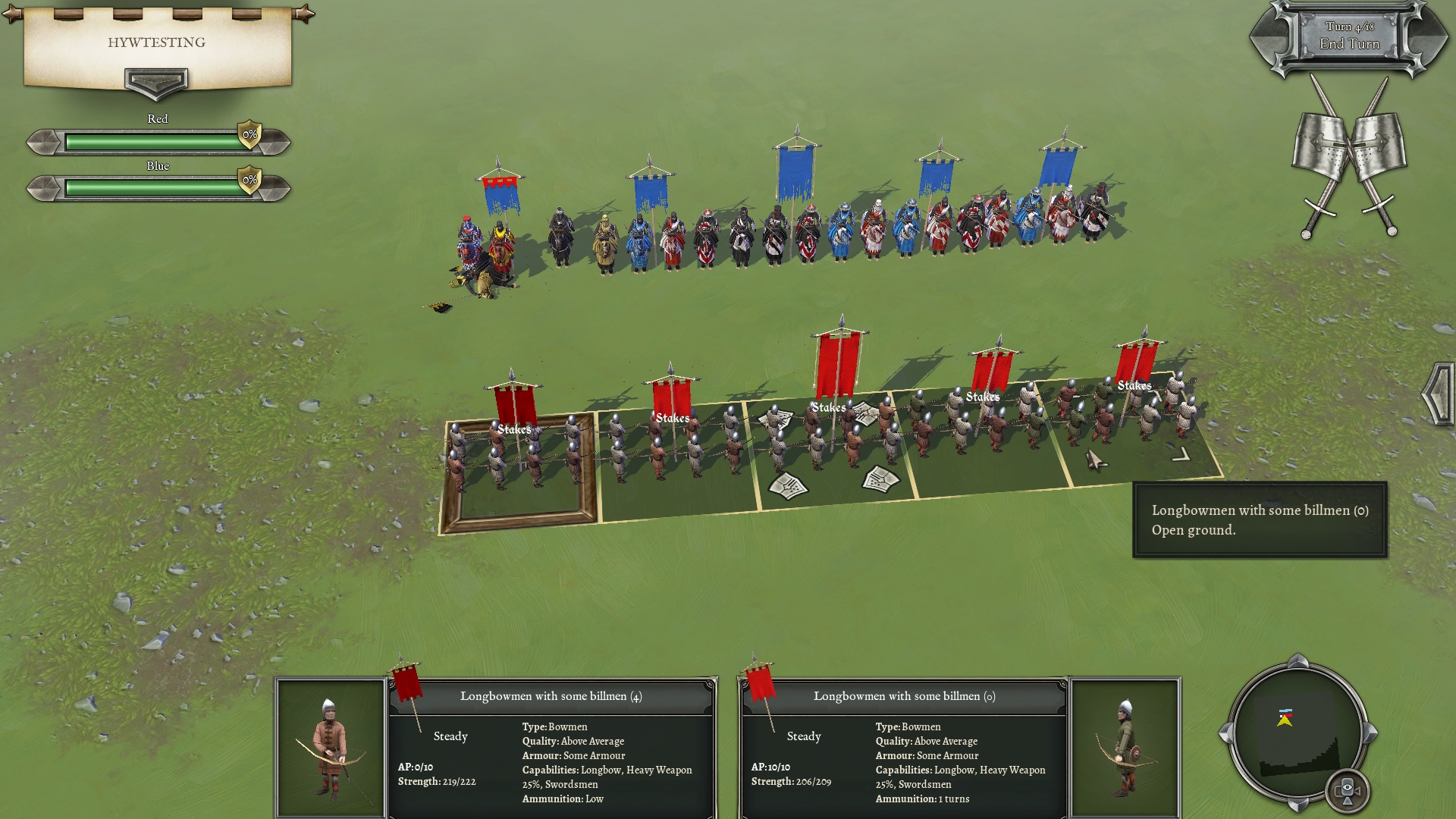The width and height of the screenshot is (1456, 819).
Task: Click the left cap of Blue's strength bar
Action: tap(44, 188)
